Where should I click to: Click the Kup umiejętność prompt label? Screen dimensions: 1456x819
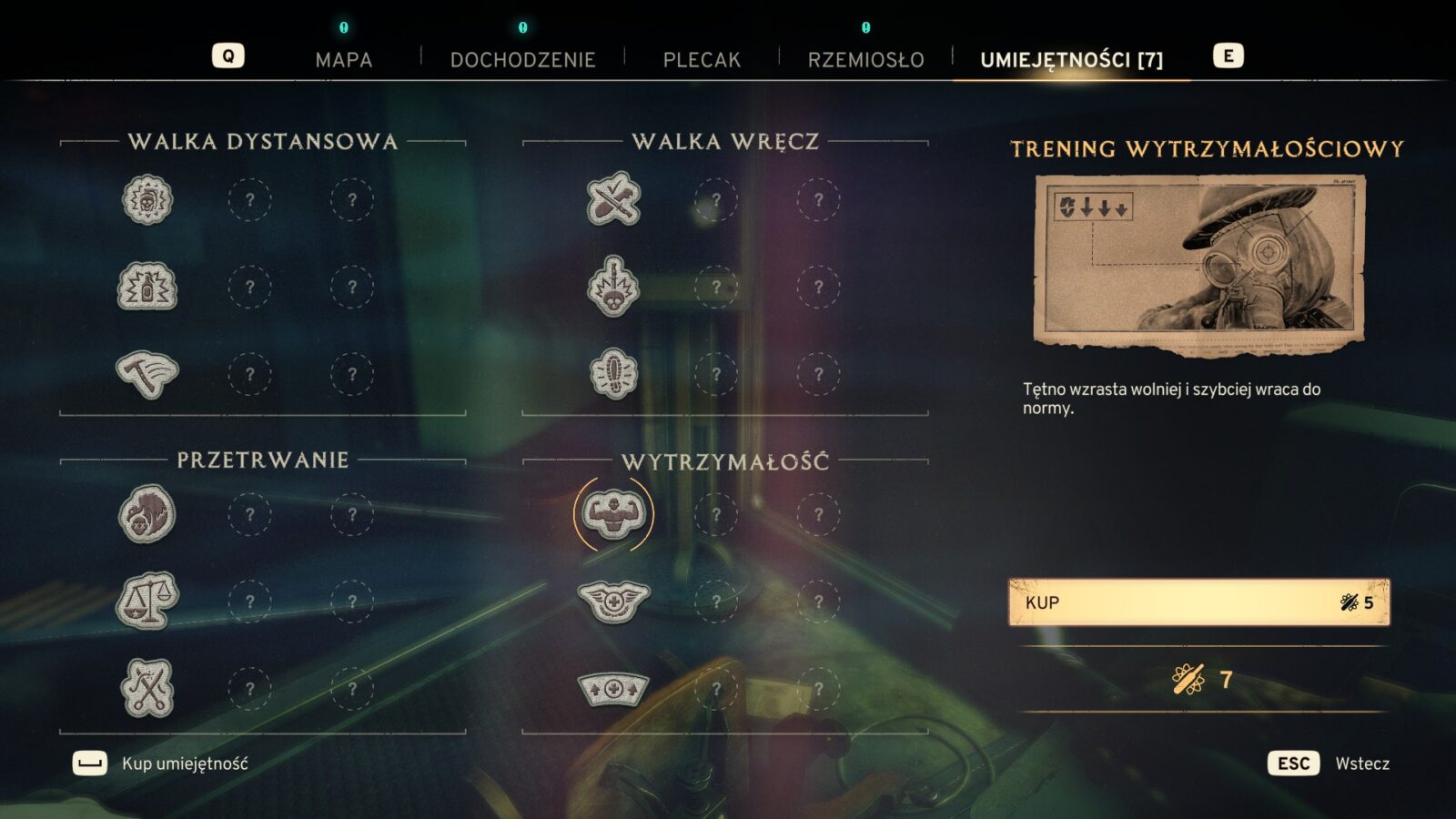pyautogui.click(x=185, y=763)
